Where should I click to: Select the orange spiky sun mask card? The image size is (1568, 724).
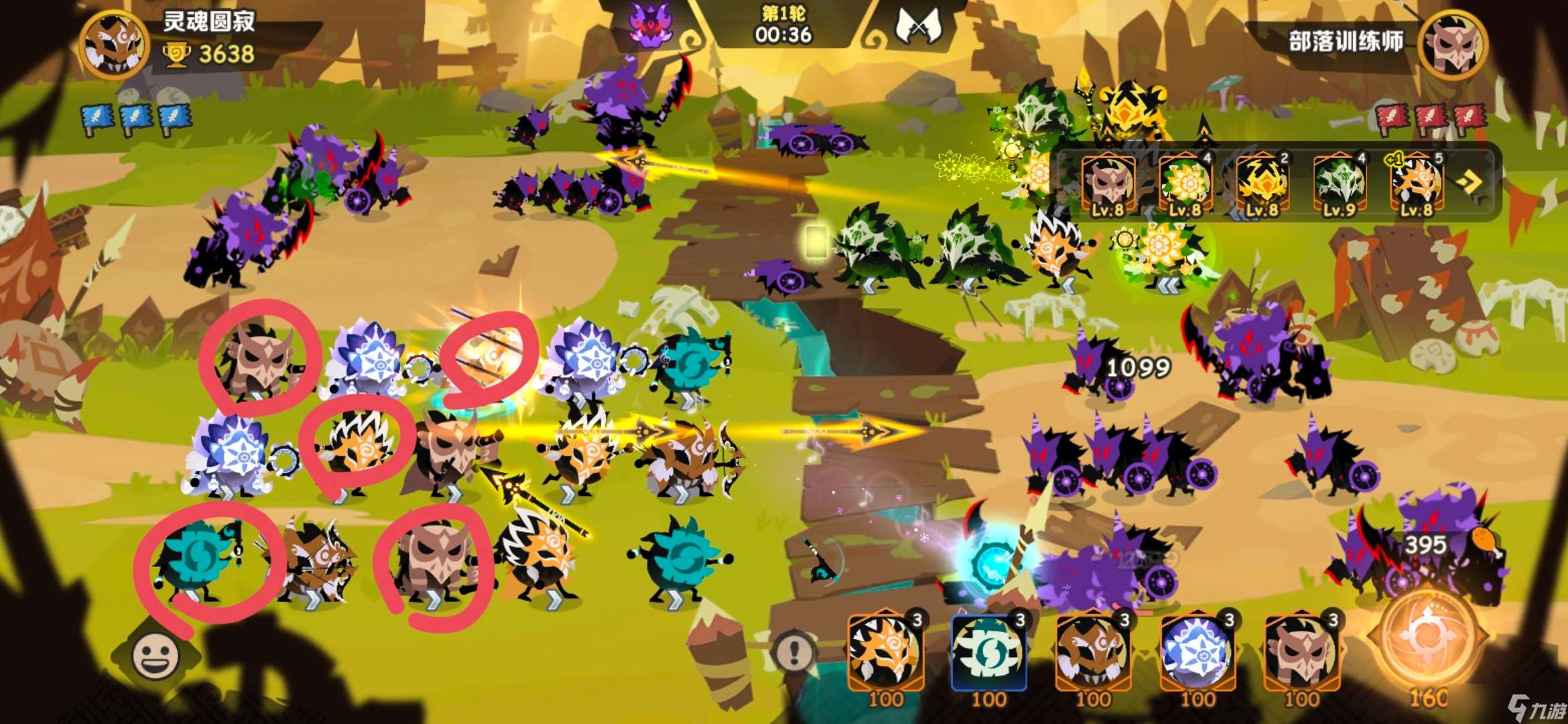885,652
